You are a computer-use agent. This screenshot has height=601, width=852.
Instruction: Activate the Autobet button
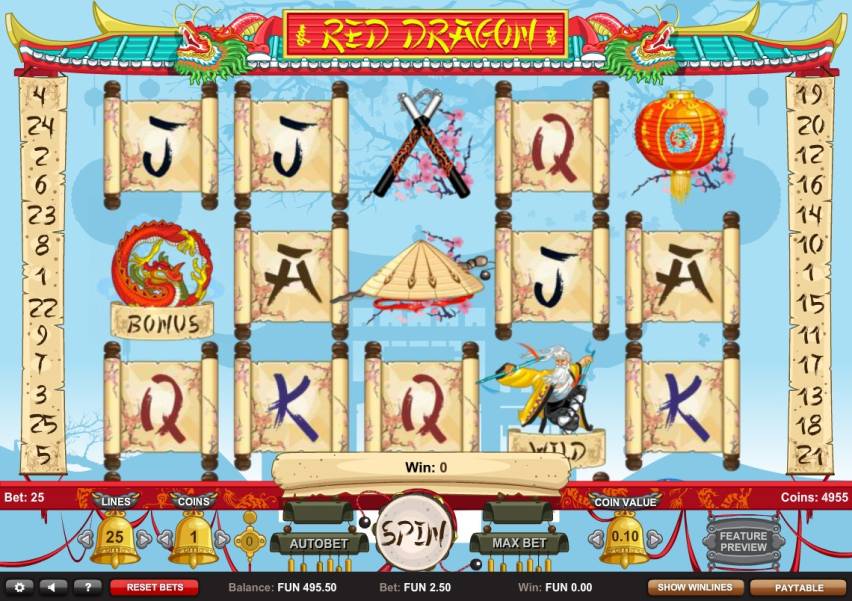click(x=317, y=544)
